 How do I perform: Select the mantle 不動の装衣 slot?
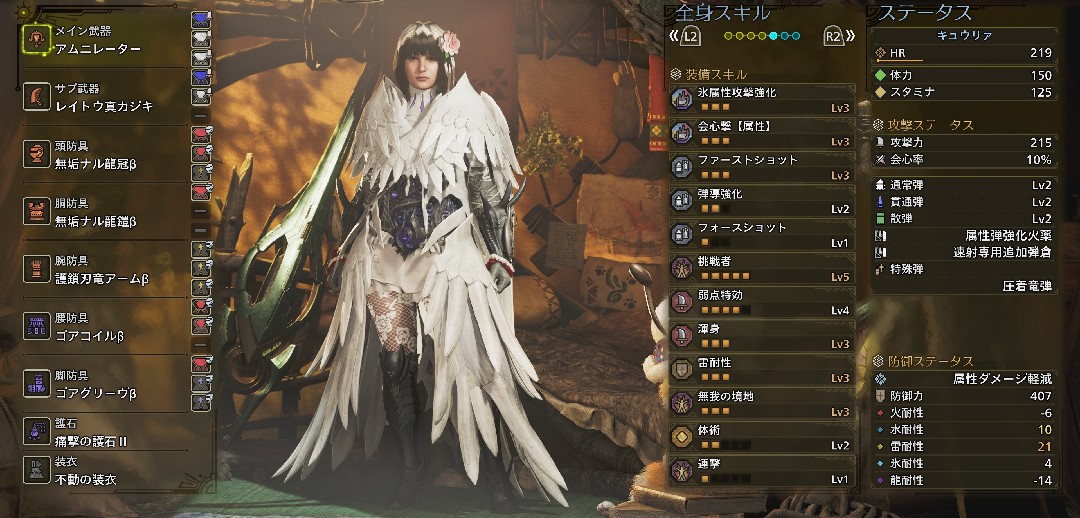tap(100, 471)
